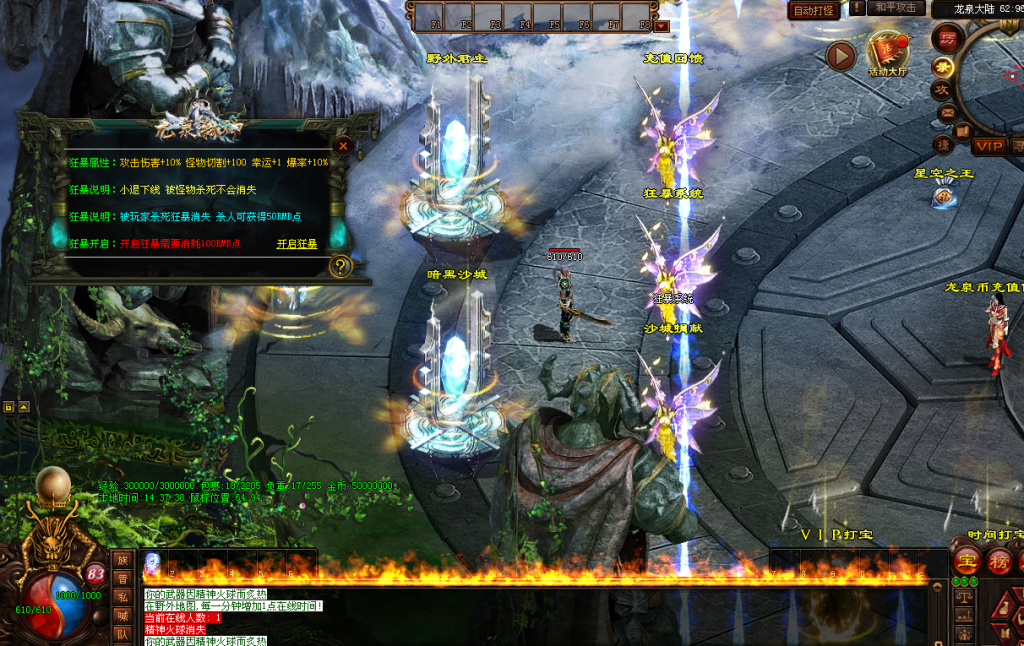This screenshot has height=646, width=1024.
Task: Select the 录 round button
Action: [942, 66]
